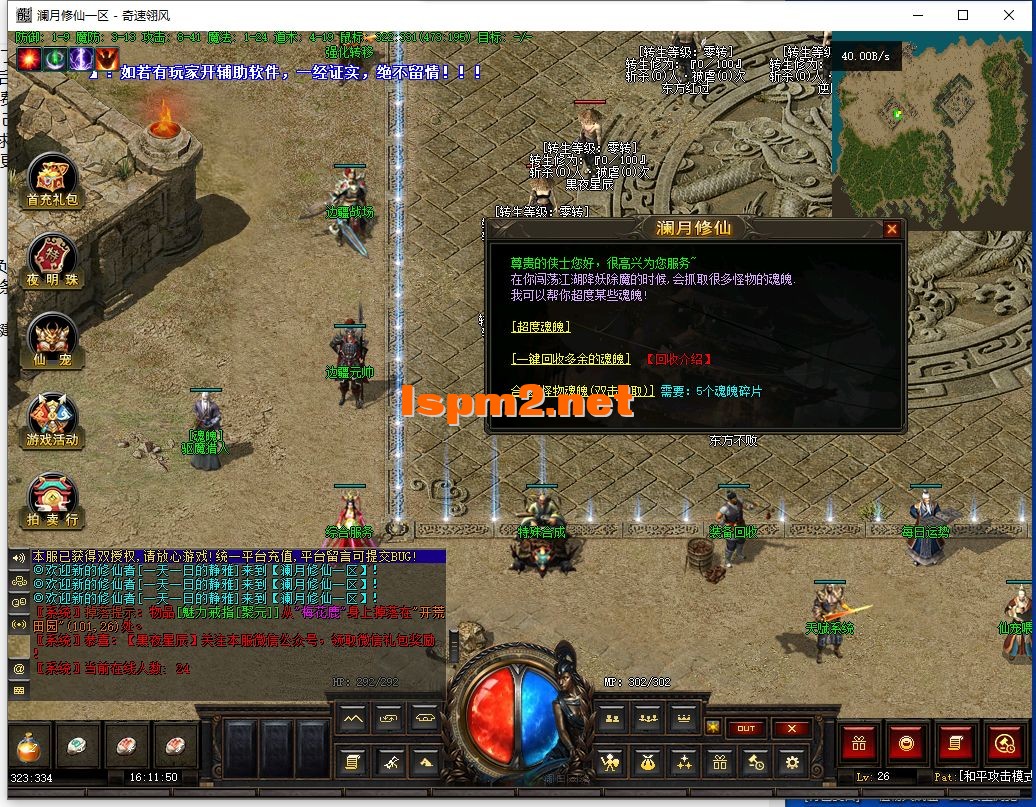Close the 澜月修仙 dialogue window
This screenshot has height=807, width=1036.
891,229
